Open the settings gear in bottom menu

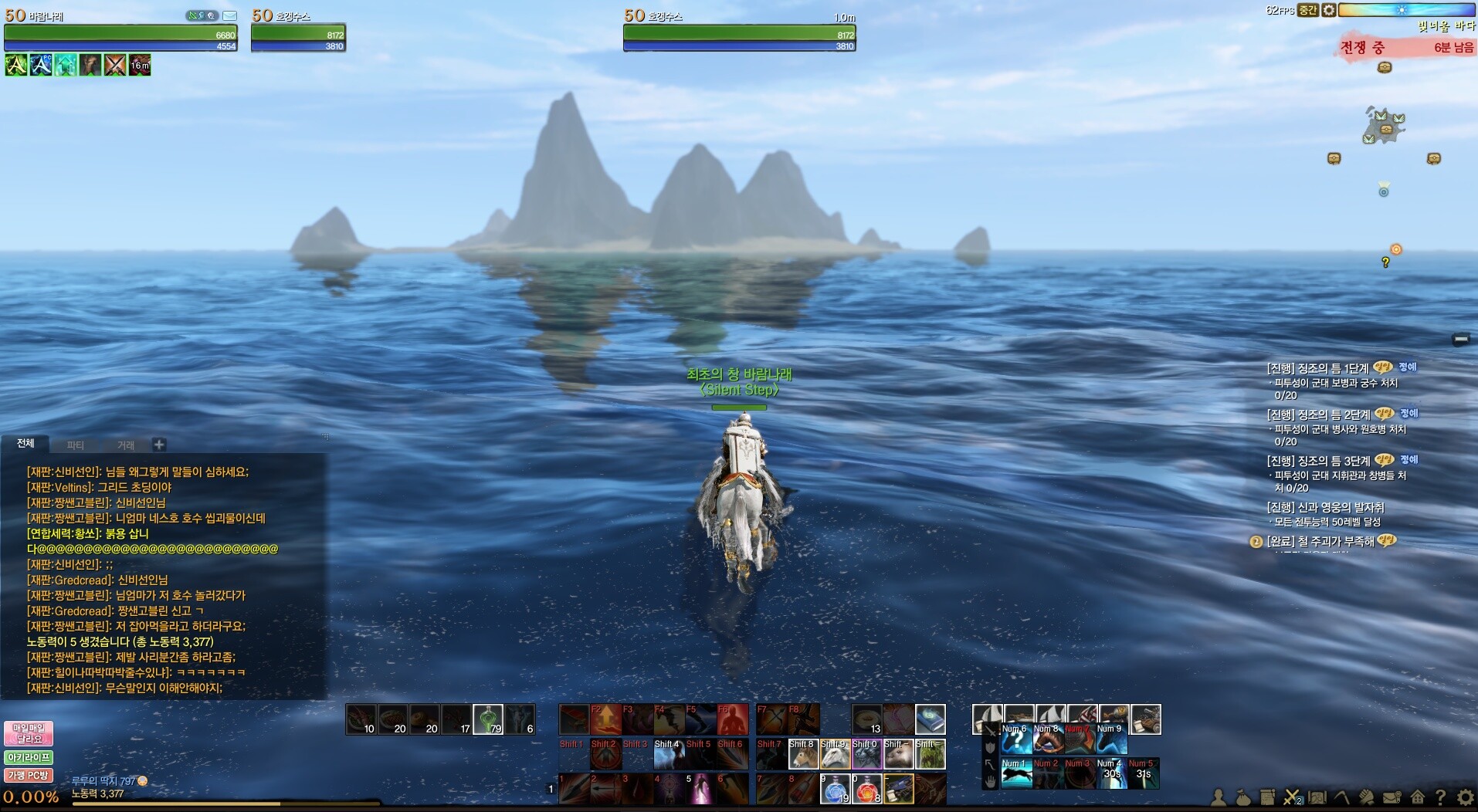1465,797
